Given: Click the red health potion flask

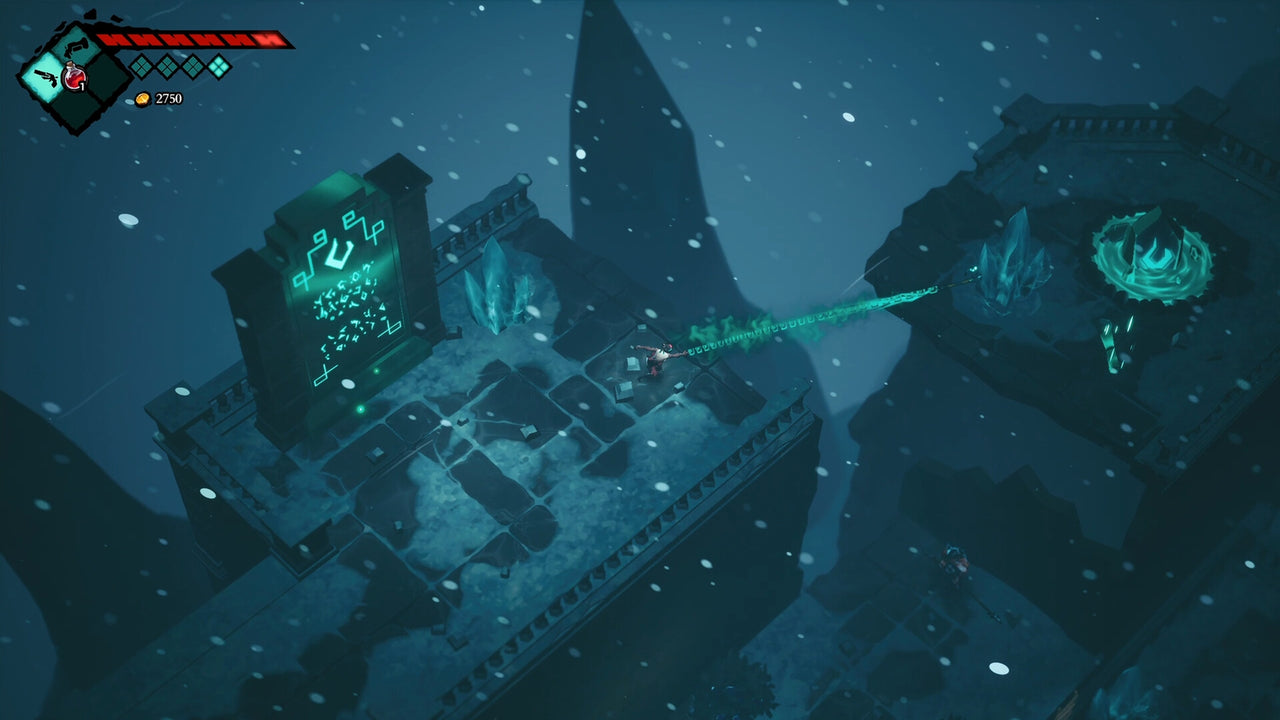Looking at the screenshot, I should point(73,76).
